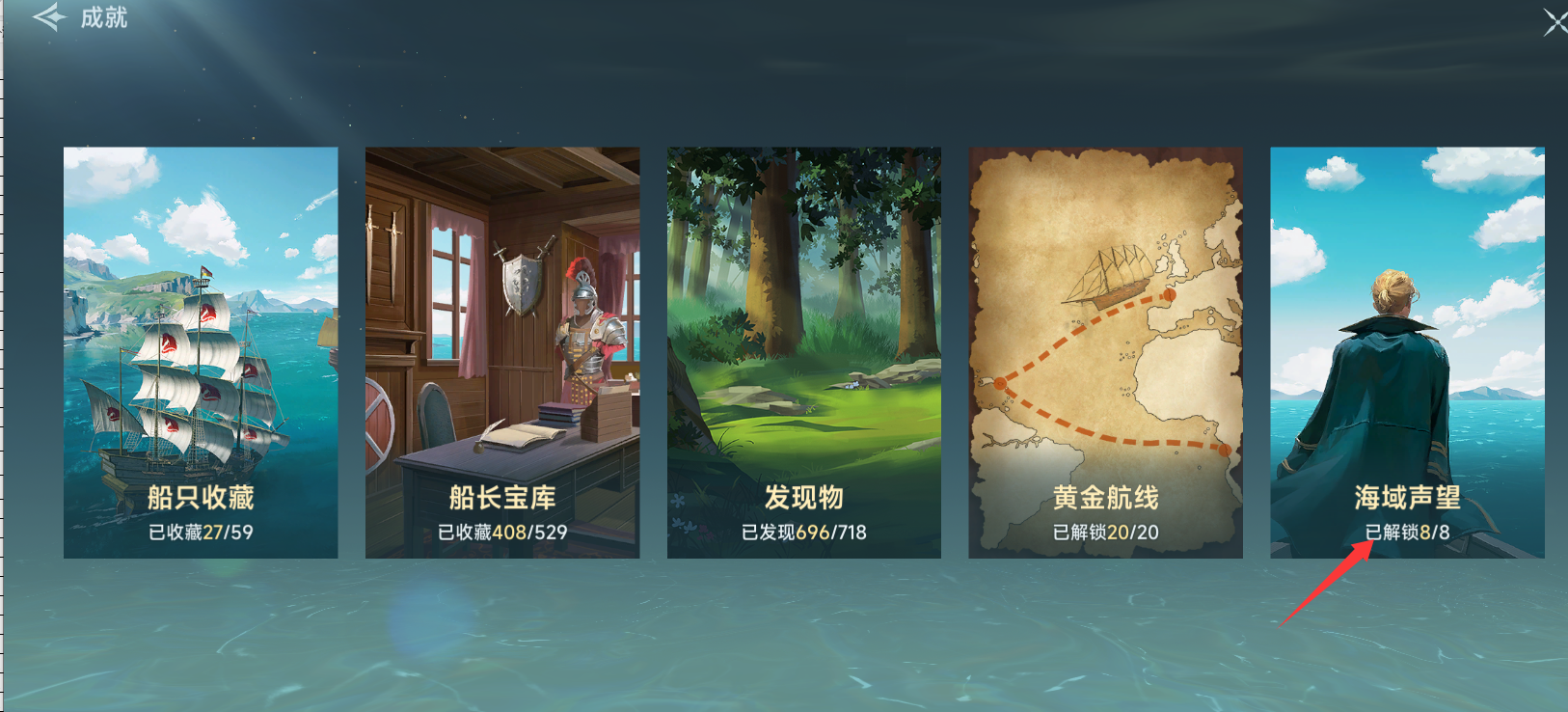Open the 船只收藏 ship collection card
This screenshot has width=1568, height=712.
[x=200, y=347]
